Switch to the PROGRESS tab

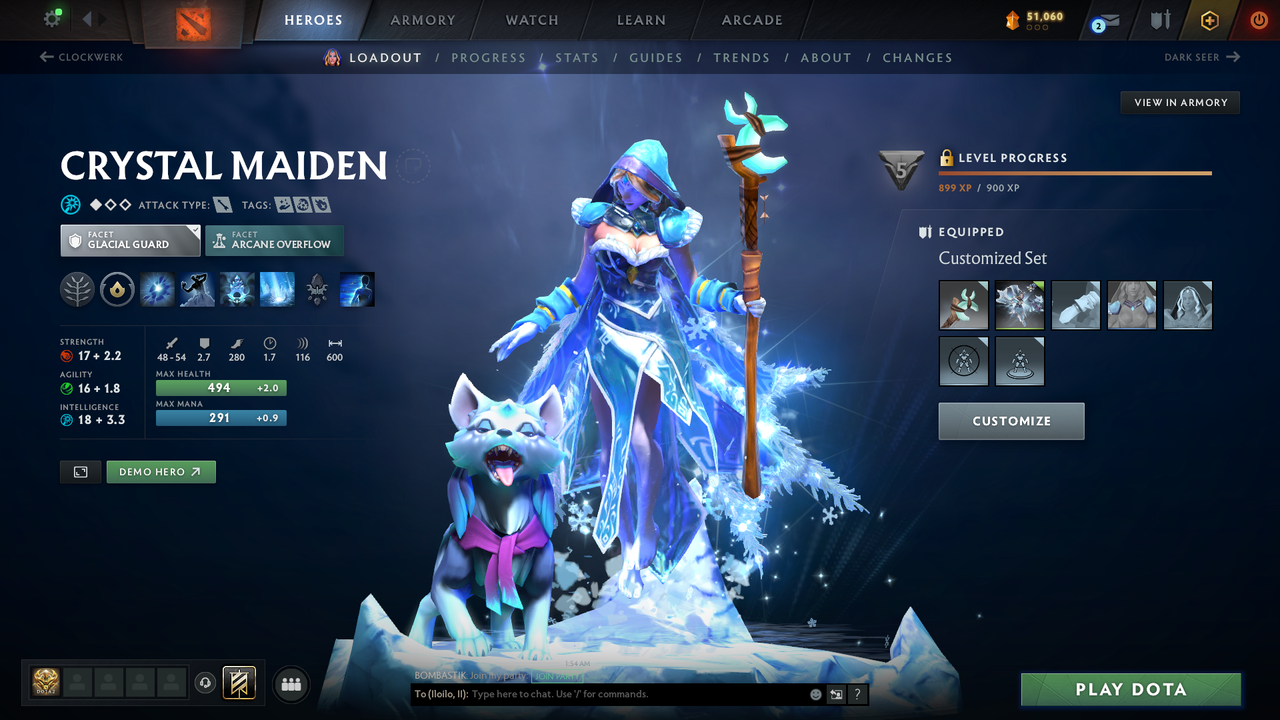coord(489,57)
